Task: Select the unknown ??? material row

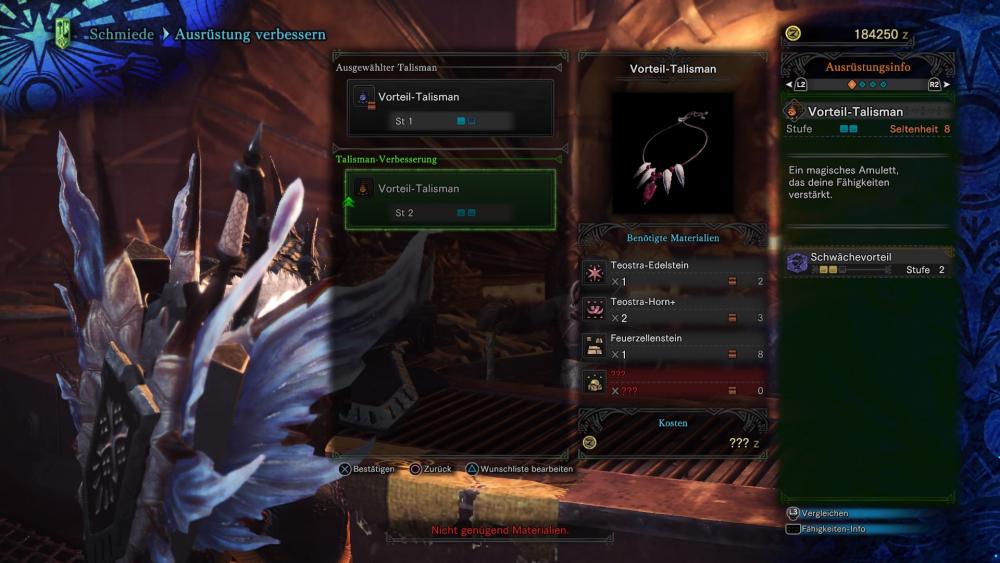Action: [673, 383]
